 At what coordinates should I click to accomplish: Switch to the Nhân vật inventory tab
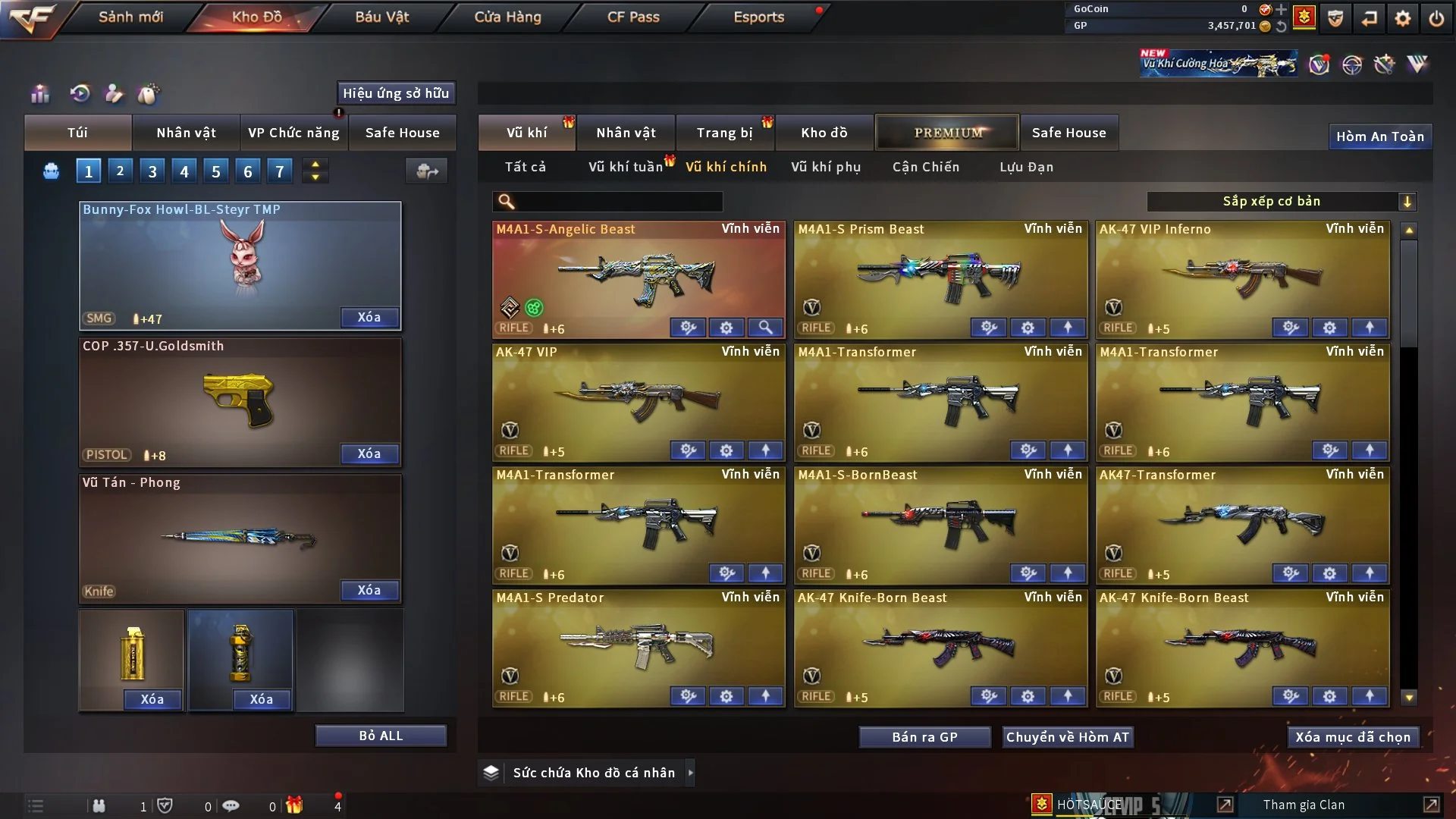(626, 133)
